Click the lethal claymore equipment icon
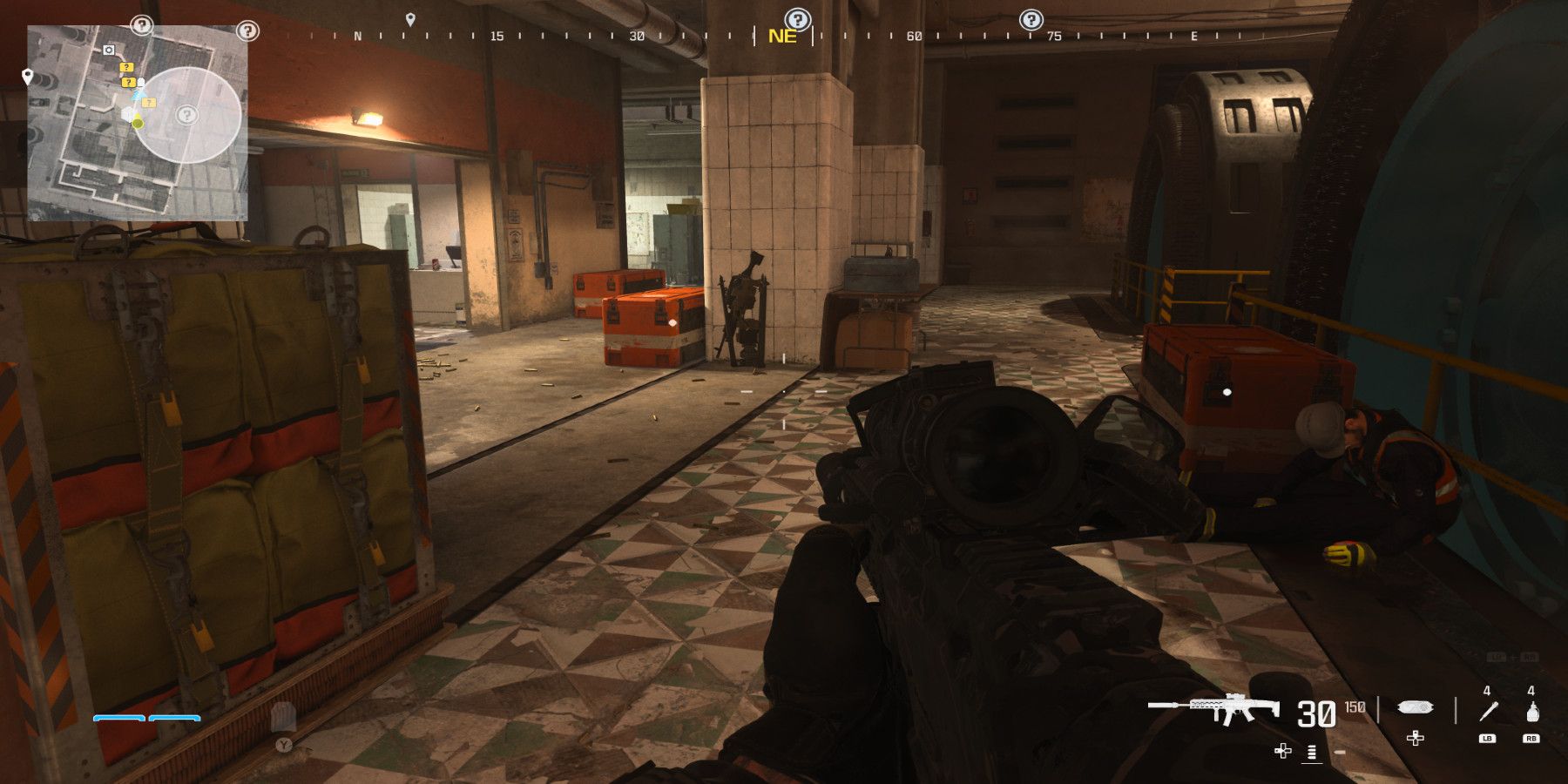 (1415, 707)
